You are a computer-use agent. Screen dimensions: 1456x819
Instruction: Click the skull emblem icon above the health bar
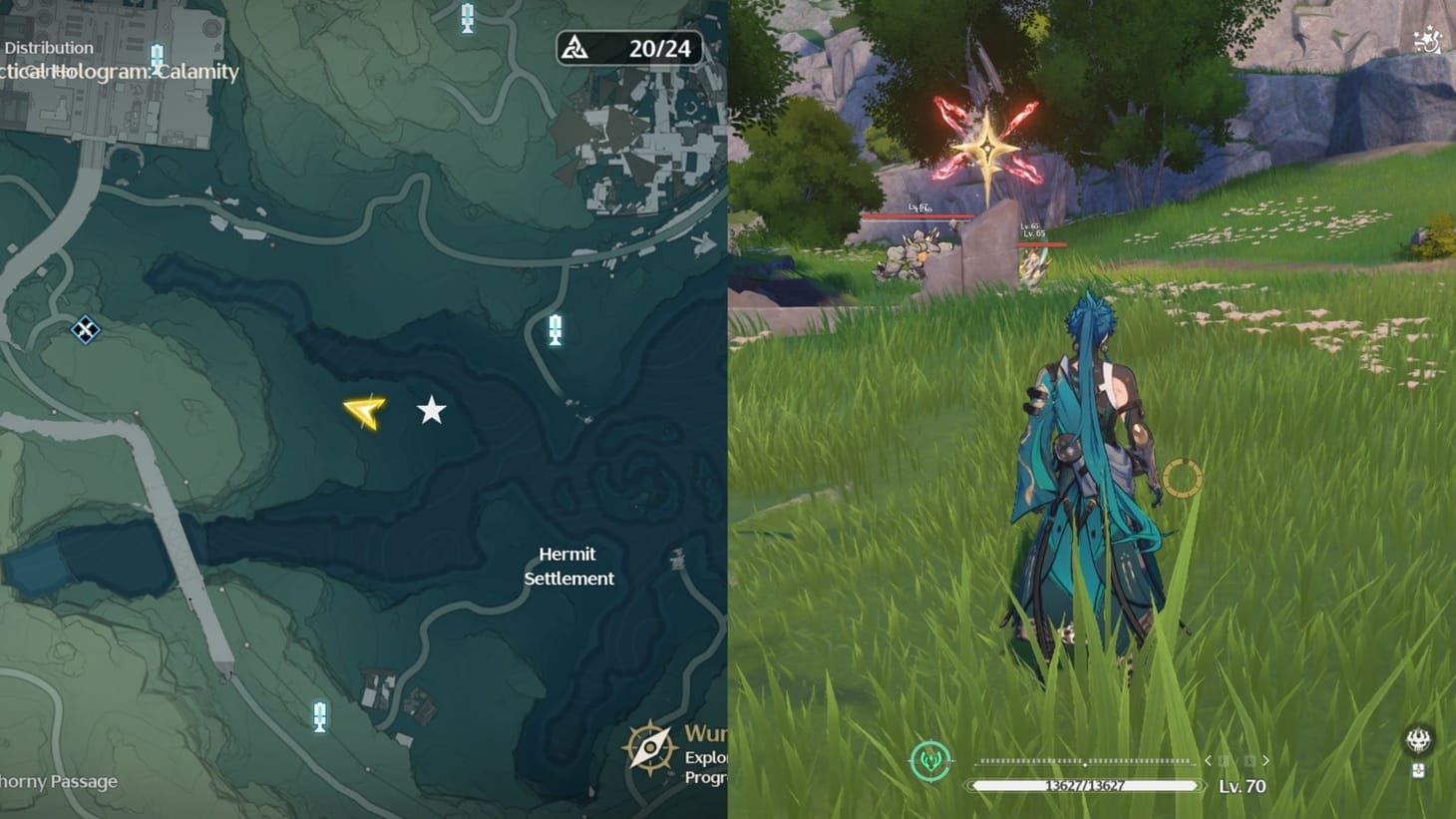1418,740
